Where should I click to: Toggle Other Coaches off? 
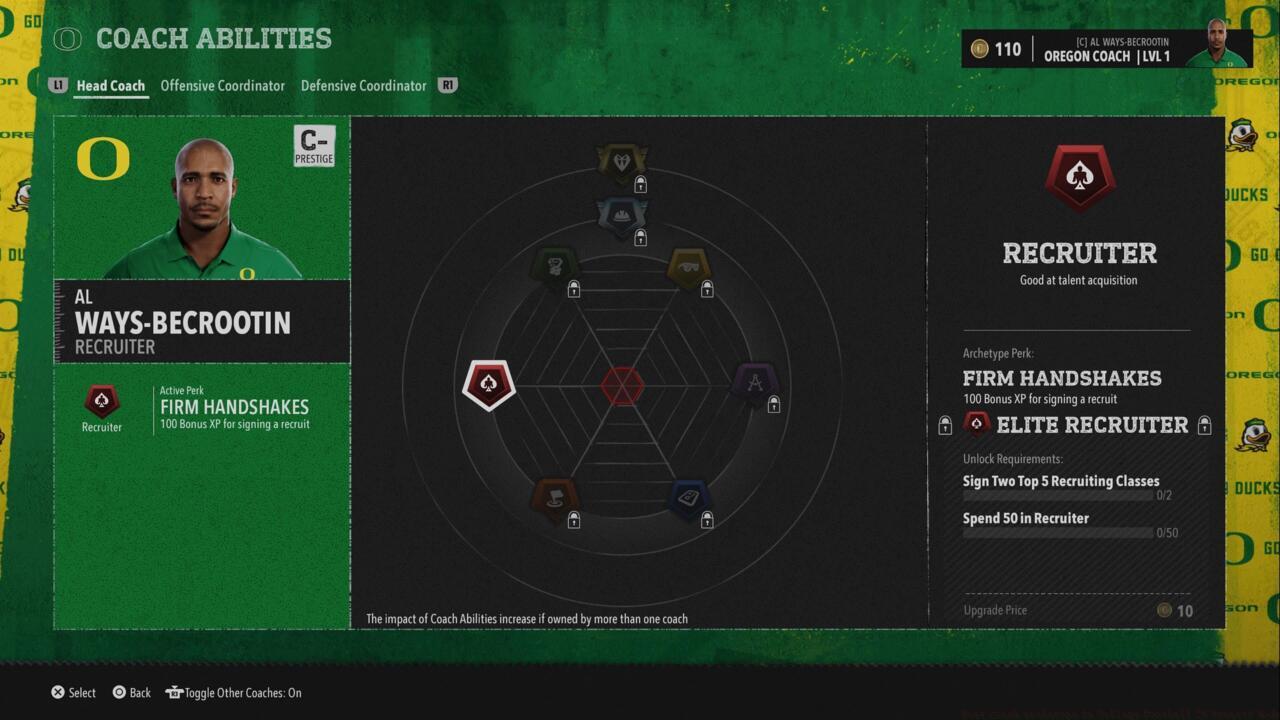(x=233, y=692)
